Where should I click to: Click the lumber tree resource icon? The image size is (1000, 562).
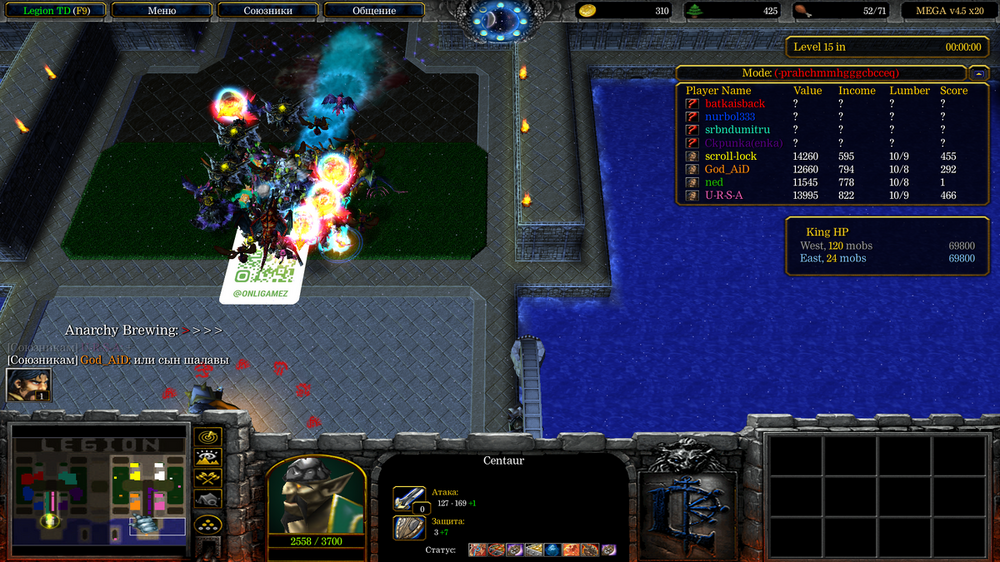tap(694, 11)
